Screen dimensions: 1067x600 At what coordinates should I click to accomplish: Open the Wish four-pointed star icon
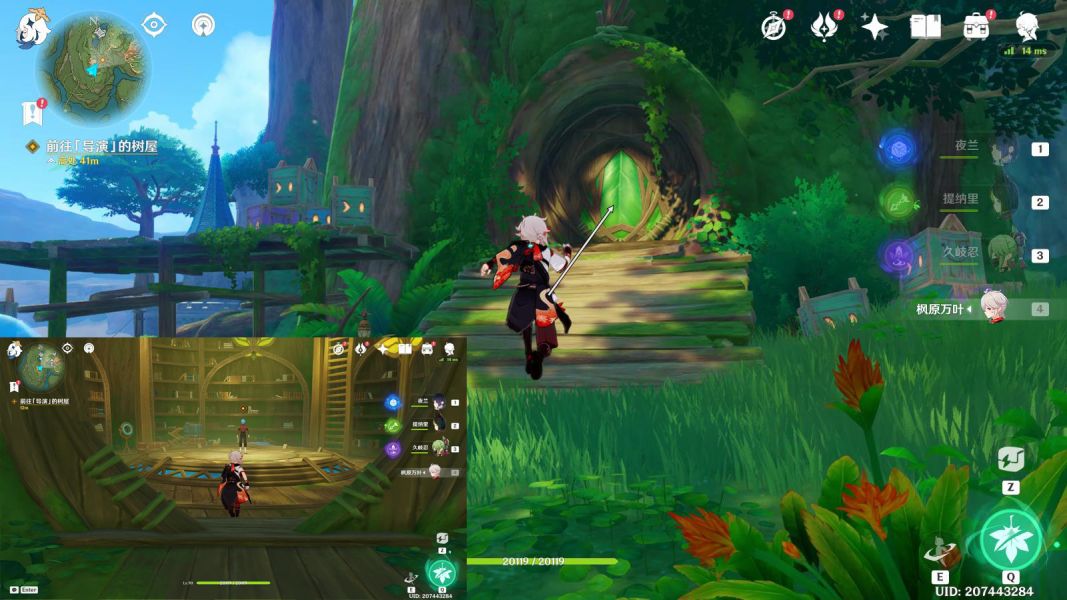(x=875, y=27)
